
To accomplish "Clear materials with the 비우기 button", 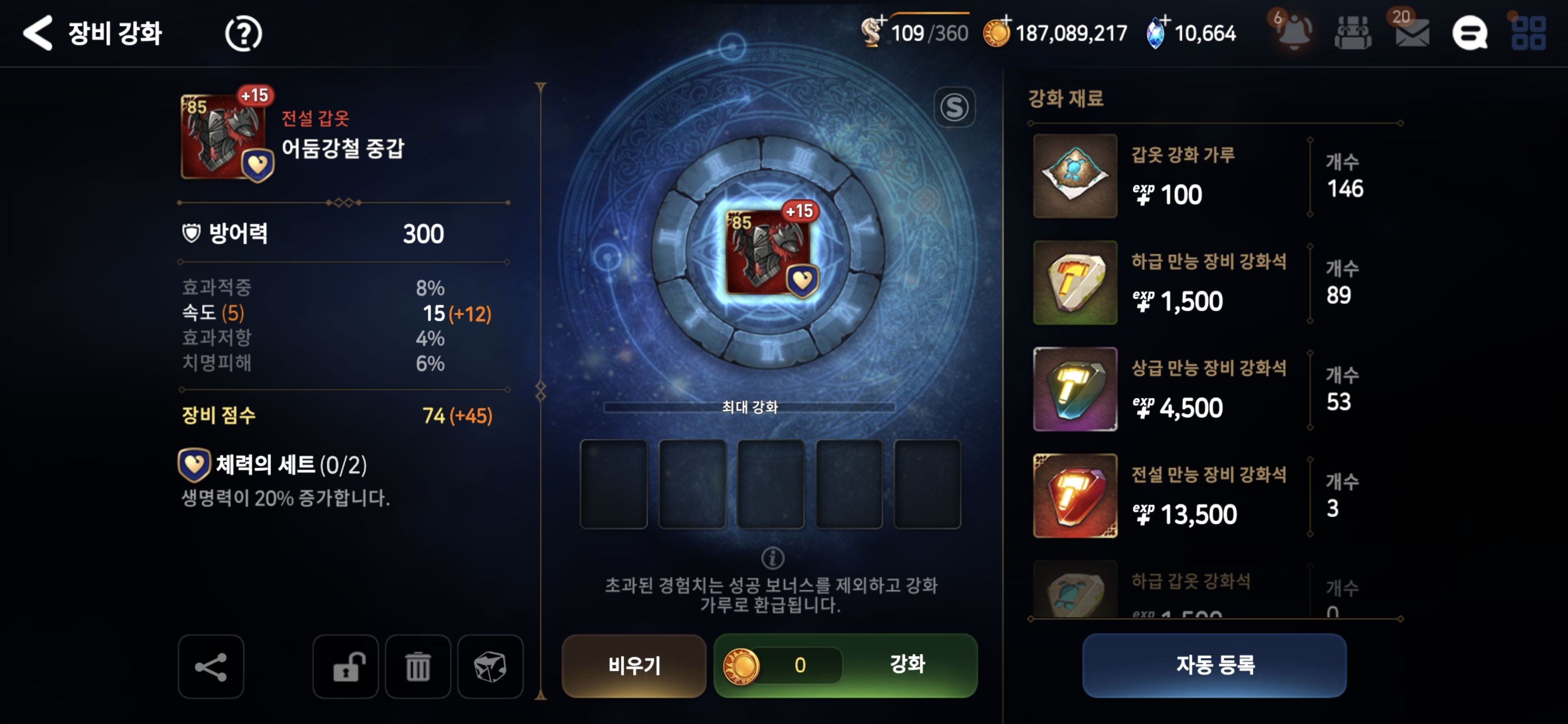I will pos(634,665).
